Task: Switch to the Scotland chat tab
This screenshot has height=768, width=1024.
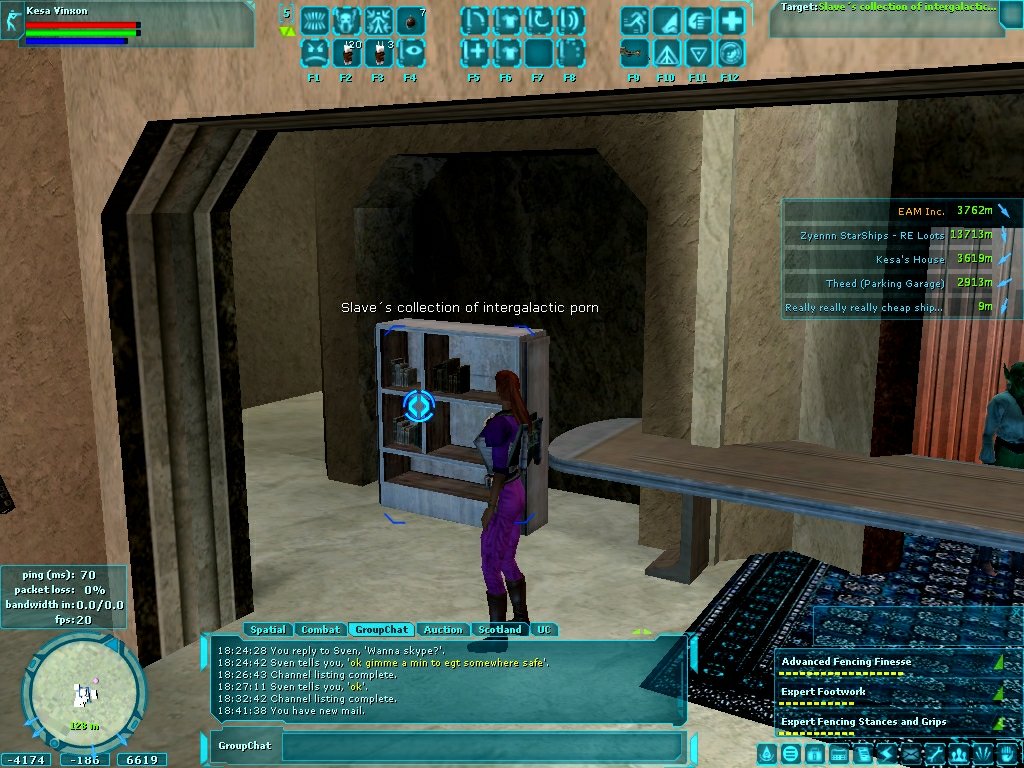Action: pos(500,630)
